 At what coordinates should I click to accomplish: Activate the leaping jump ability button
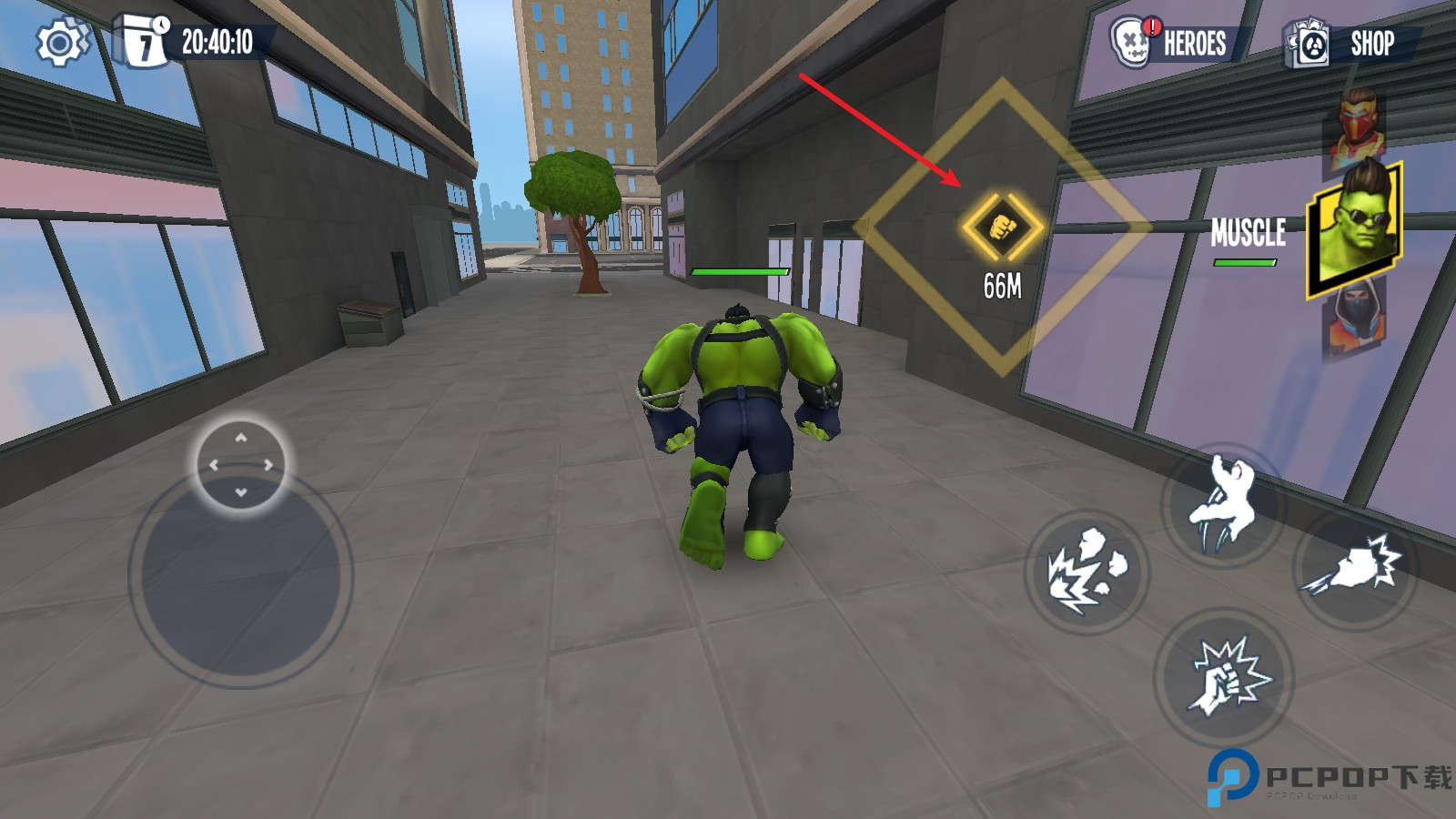[1224, 505]
